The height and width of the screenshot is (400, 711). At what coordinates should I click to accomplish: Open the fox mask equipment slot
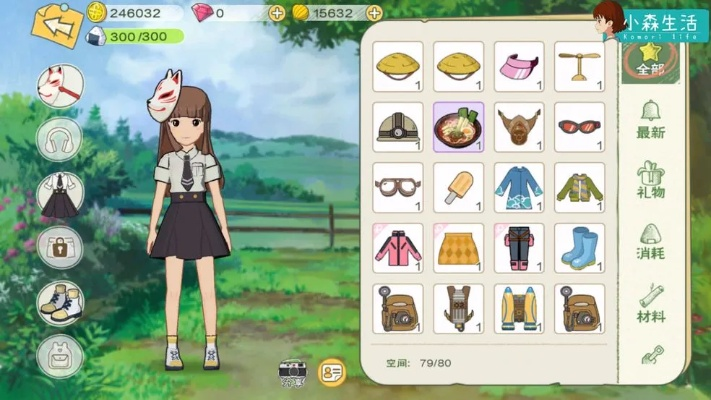point(59,87)
